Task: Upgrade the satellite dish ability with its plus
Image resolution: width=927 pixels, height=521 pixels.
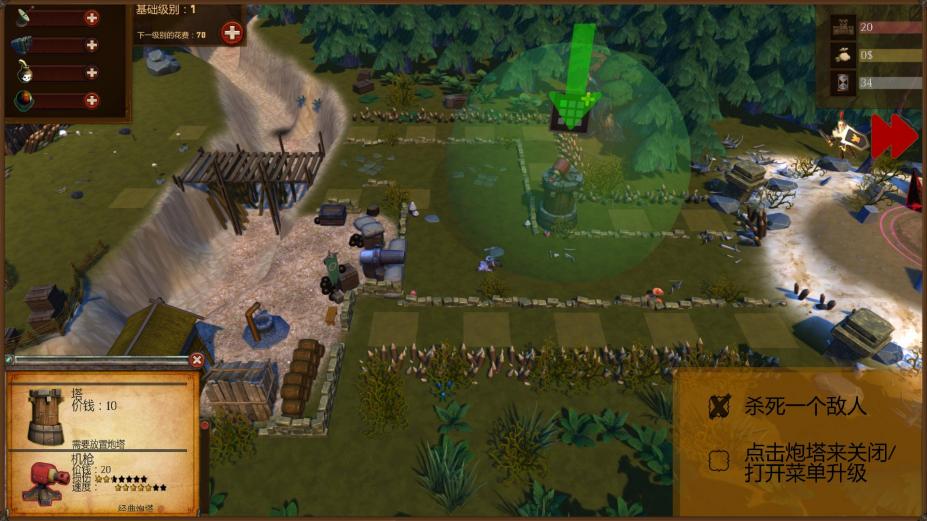Action: (x=92, y=18)
